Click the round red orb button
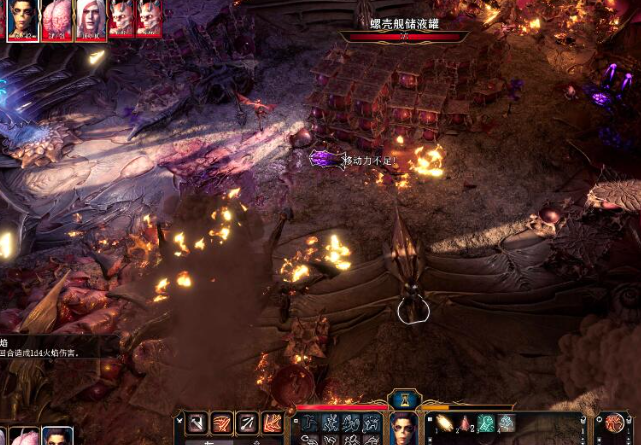The image size is (641, 445). click(x=613, y=424)
